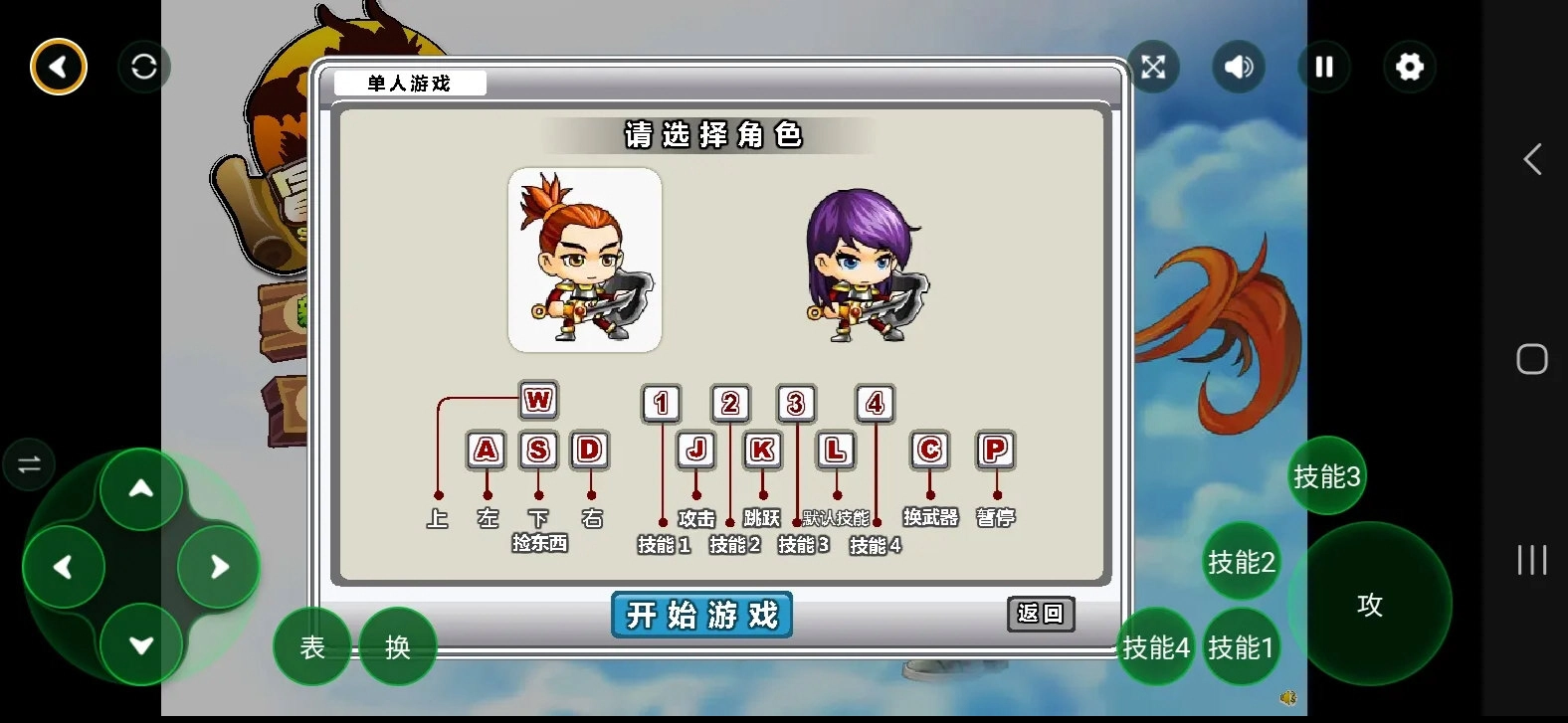Tap the speaker volume icon
This screenshot has height=723, width=1568.
click(1238, 66)
